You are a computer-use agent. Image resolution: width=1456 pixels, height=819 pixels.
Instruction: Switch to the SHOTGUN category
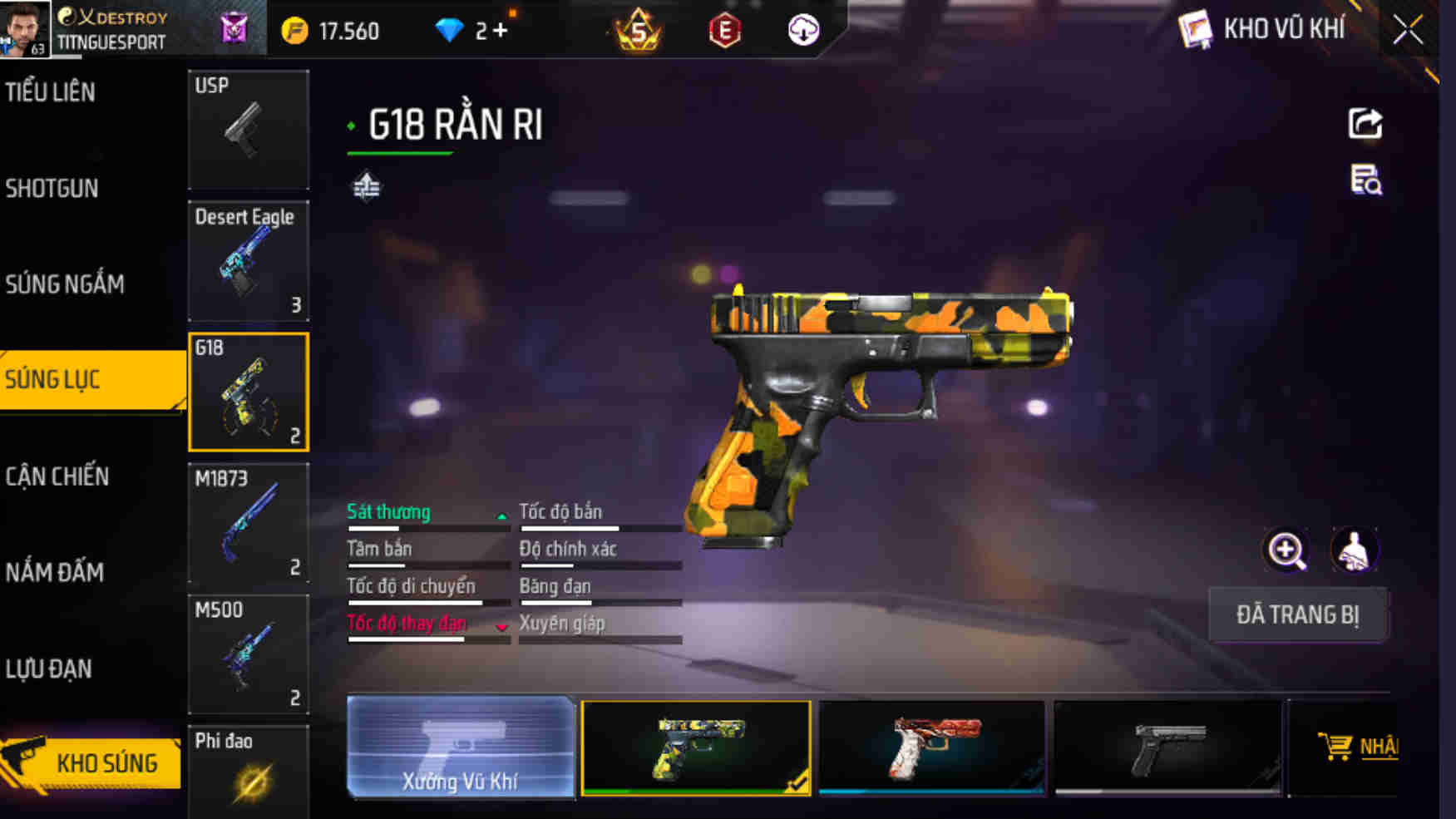click(52, 189)
